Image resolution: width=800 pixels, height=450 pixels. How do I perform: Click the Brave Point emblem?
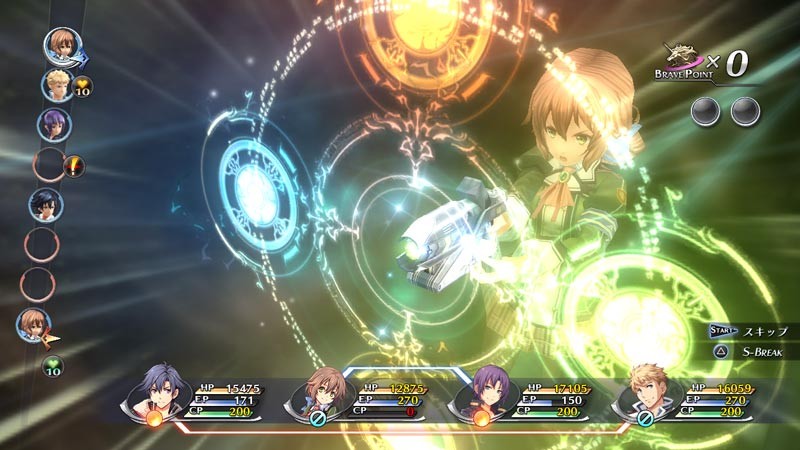pyautogui.click(x=688, y=62)
